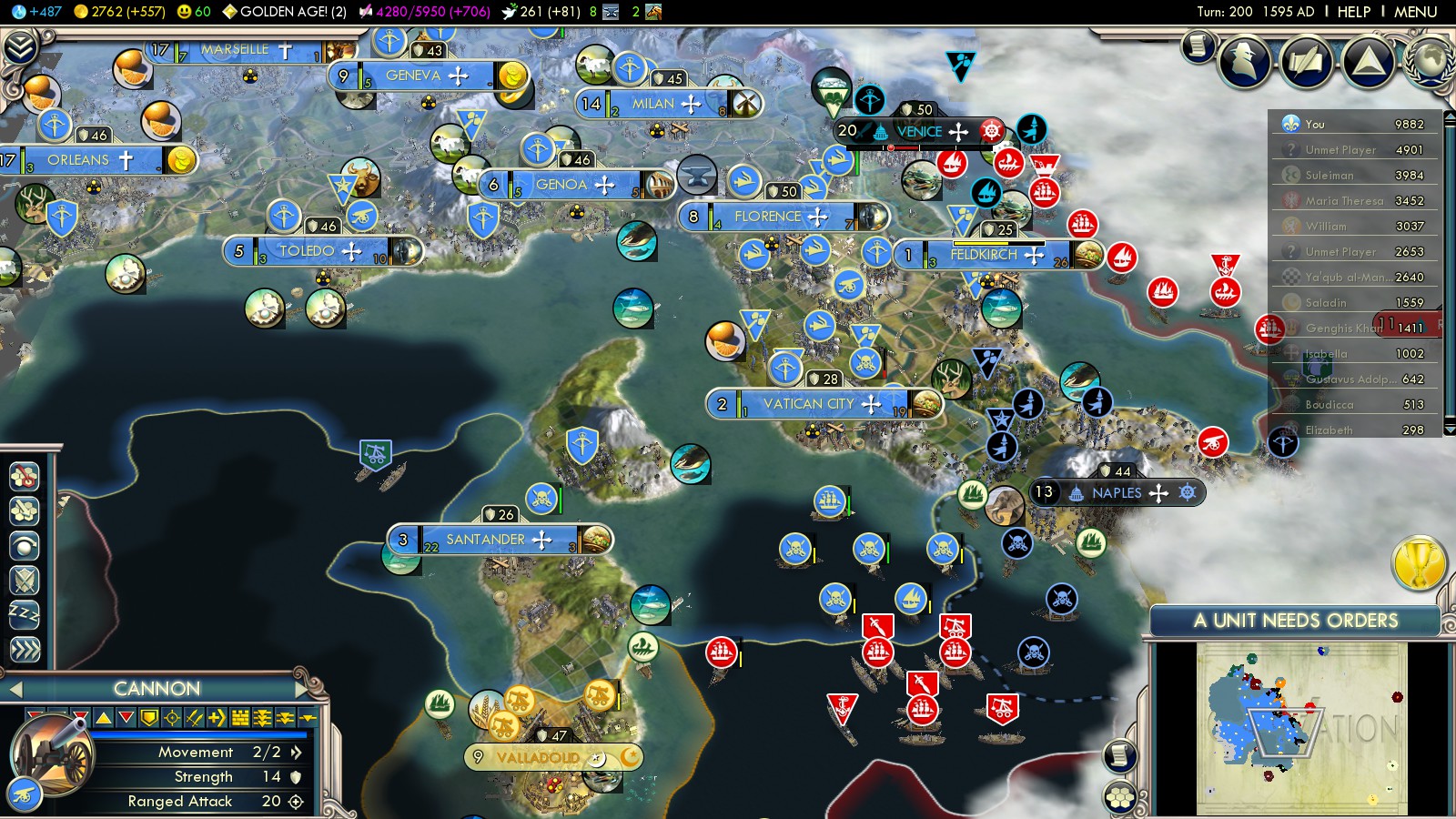Open the Santander city banner
This screenshot has height=819, width=1456.
[x=486, y=540]
